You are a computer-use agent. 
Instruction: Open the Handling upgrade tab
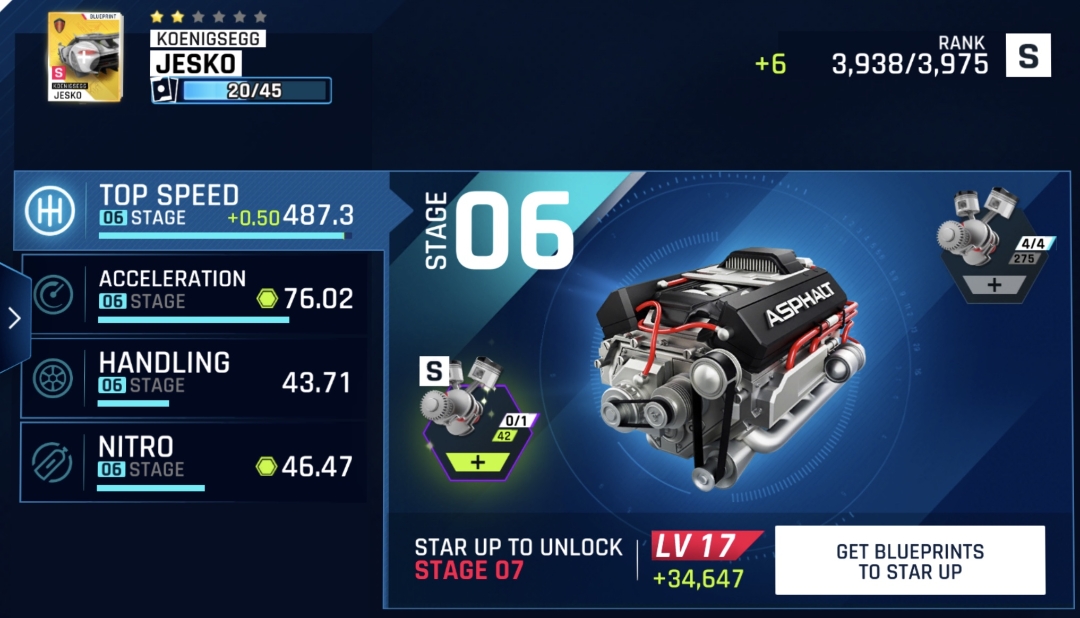200,377
